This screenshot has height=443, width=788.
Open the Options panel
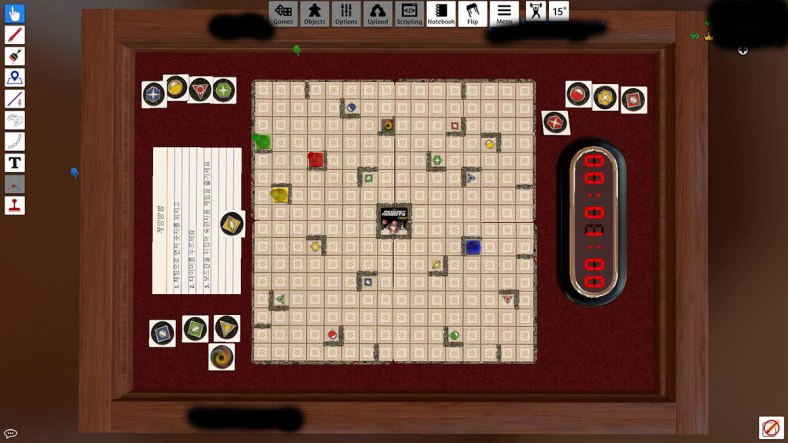pyautogui.click(x=346, y=13)
